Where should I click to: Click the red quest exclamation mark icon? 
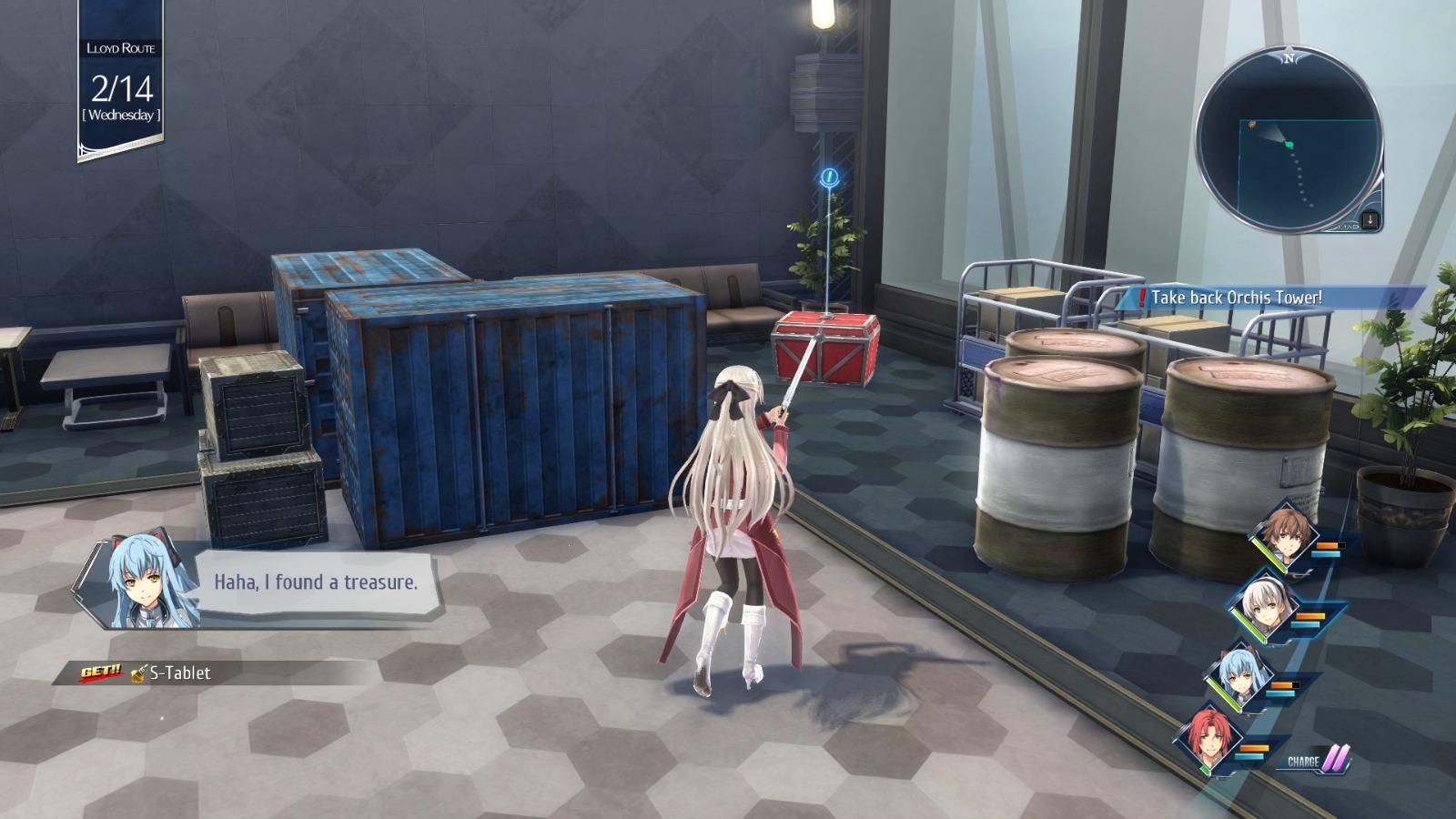pyautogui.click(x=1140, y=295)
